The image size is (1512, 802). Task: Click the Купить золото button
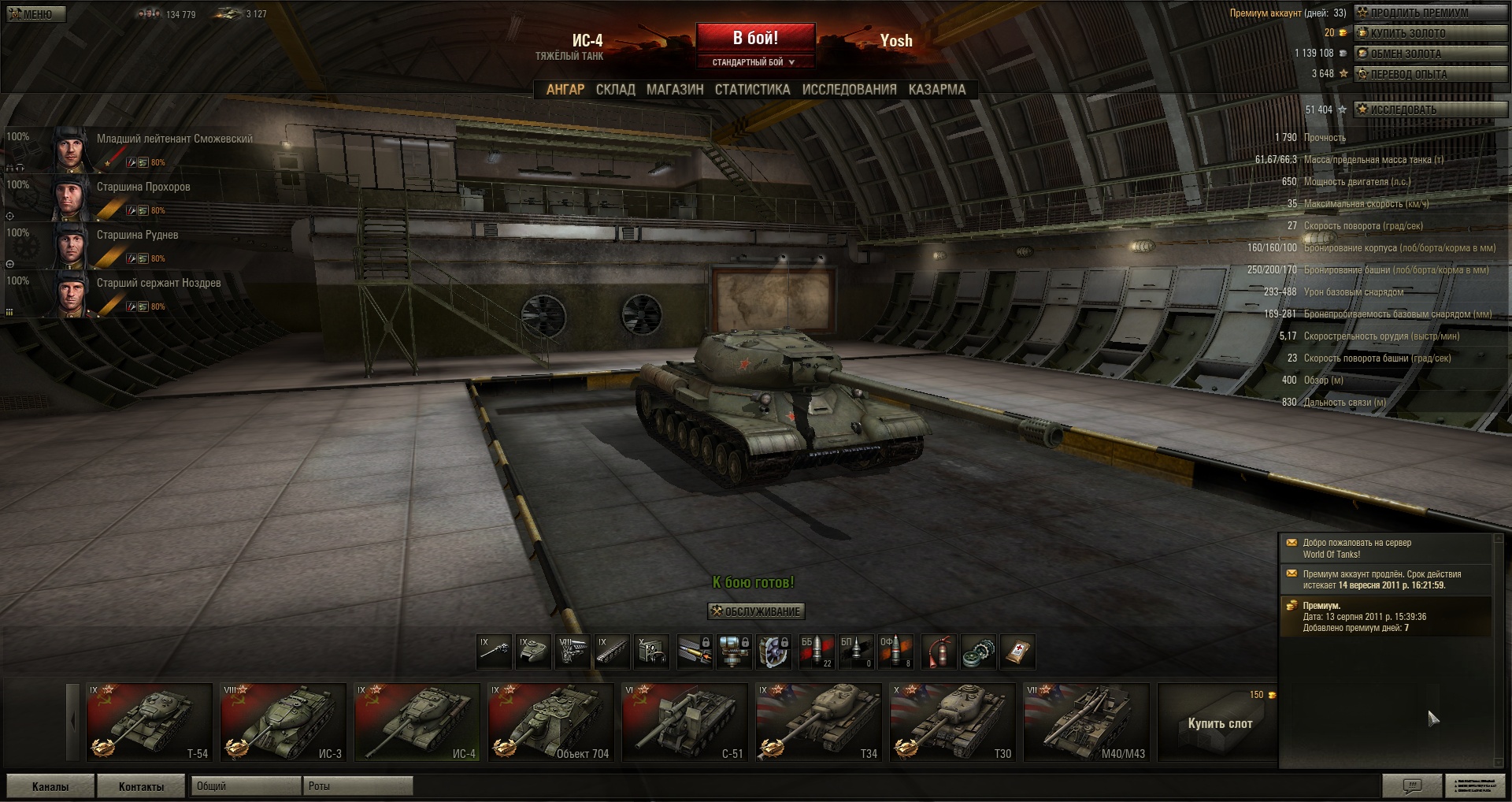click(x=1429, y=33)
